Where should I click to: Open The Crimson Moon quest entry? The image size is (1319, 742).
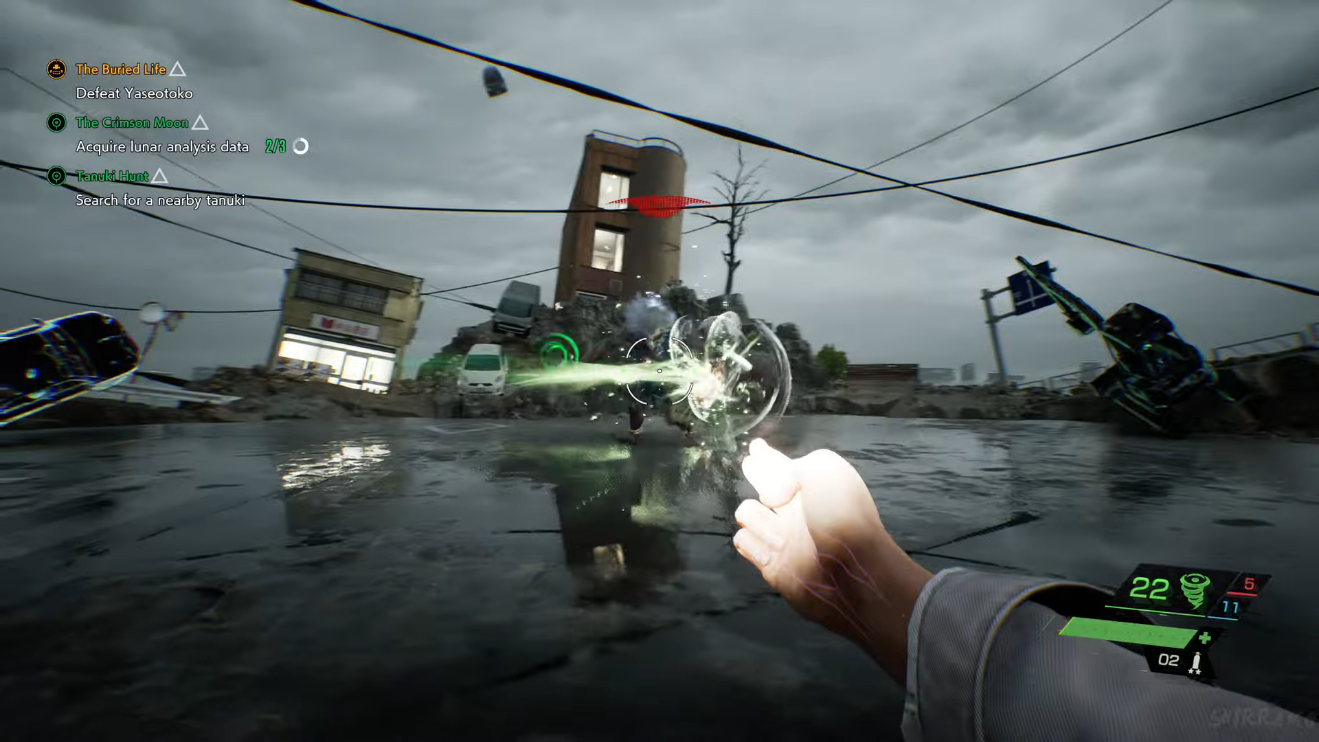[132, 123]
